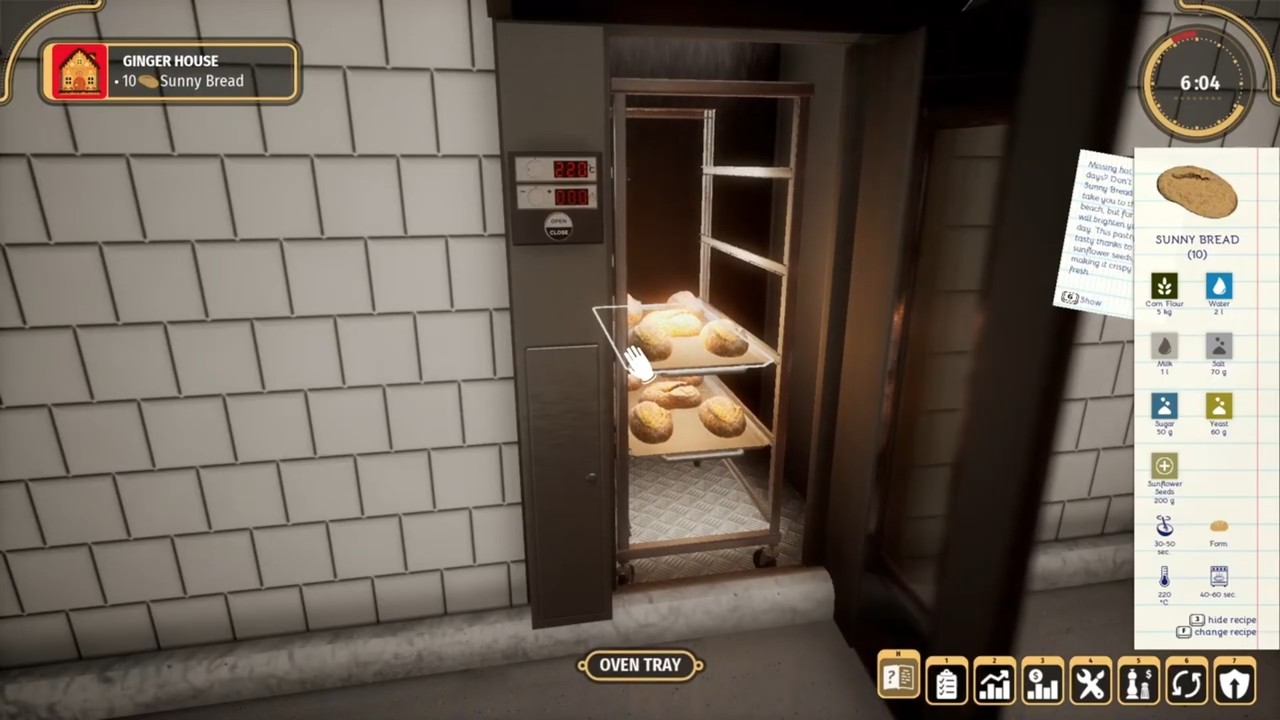Select the Corn Flour ingredient icon
The width and height of the screenshot is (1280, 720).
point(1164,285)
